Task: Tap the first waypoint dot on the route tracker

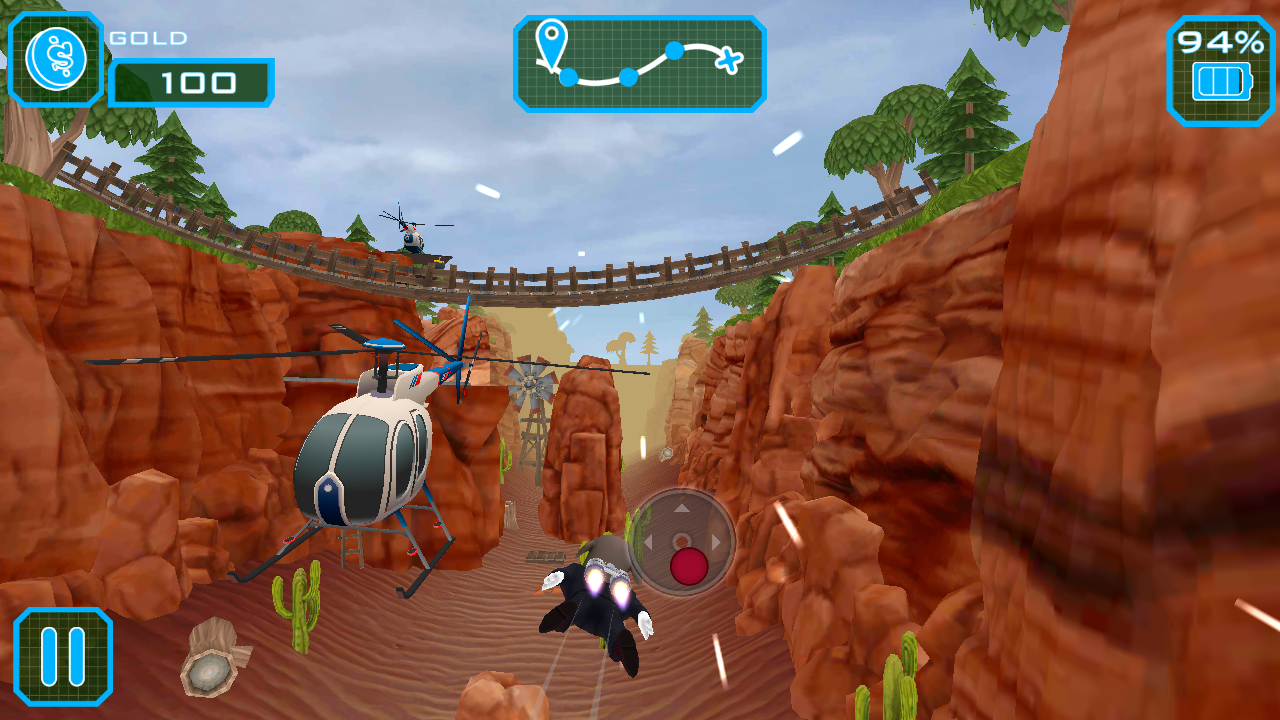Action: click(x=568, y=76)
